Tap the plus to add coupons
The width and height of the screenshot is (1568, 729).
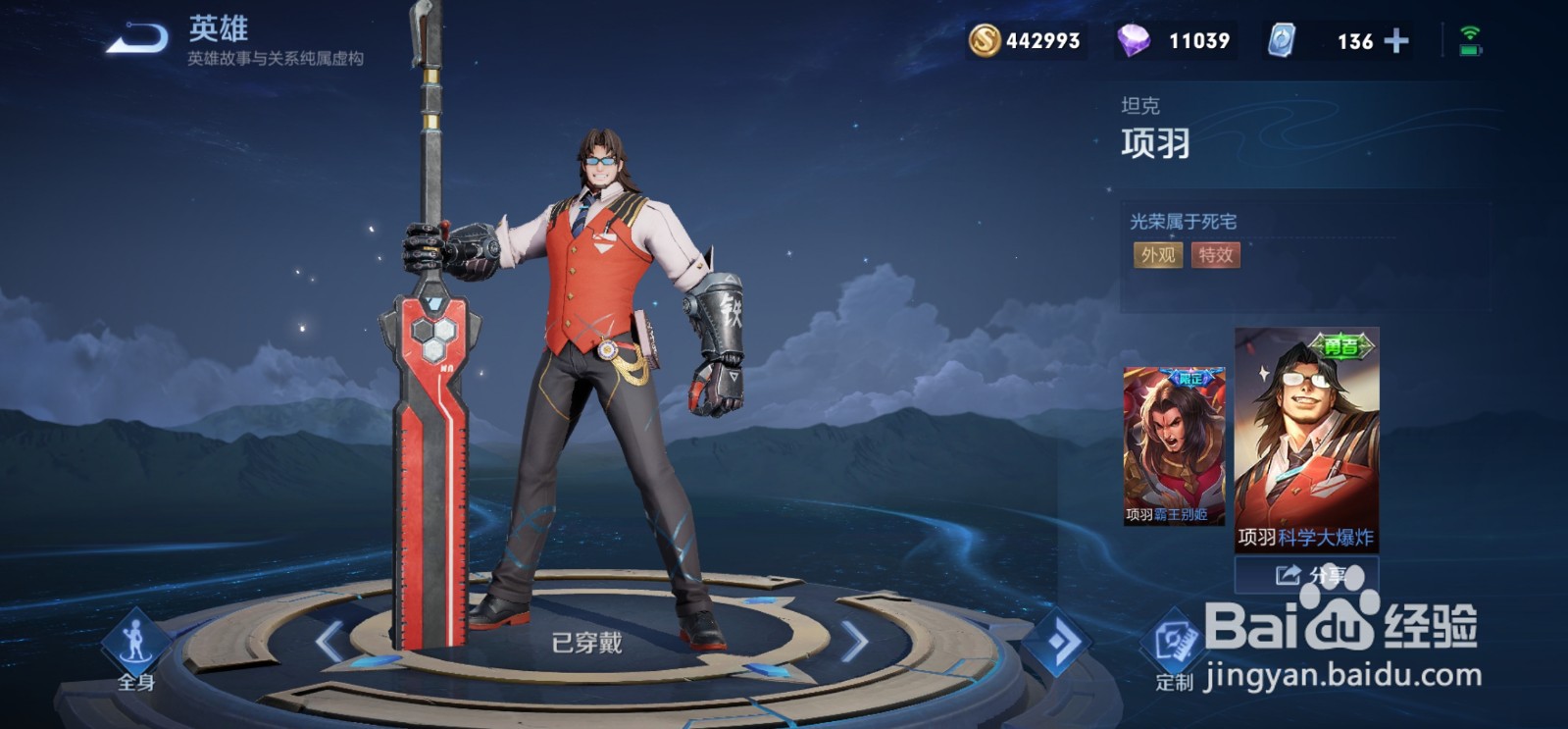click(x=1398, y=42)
